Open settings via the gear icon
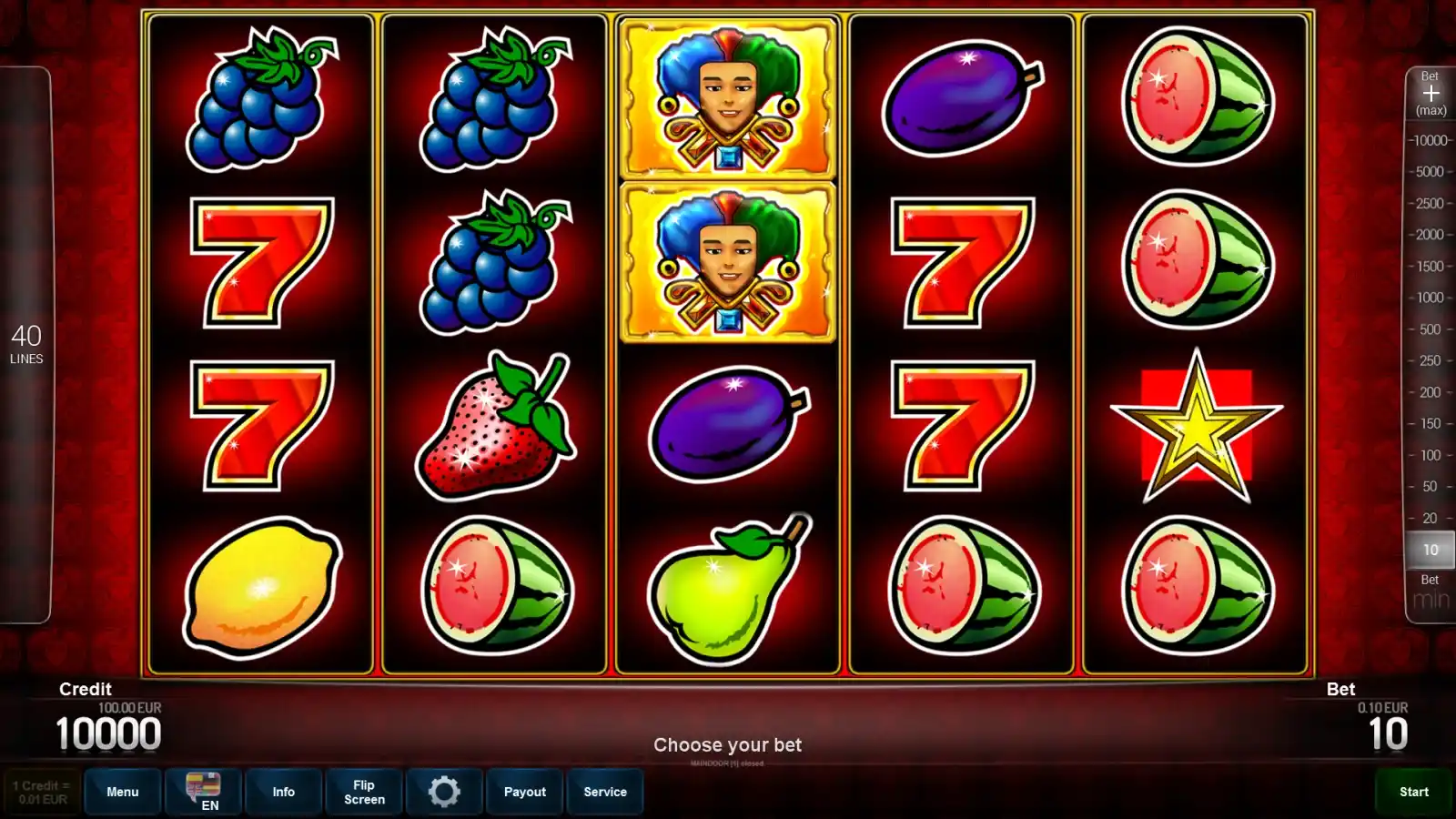This screenshot has width=1456, height=819. pyautogui.click(x=444, y=792)
